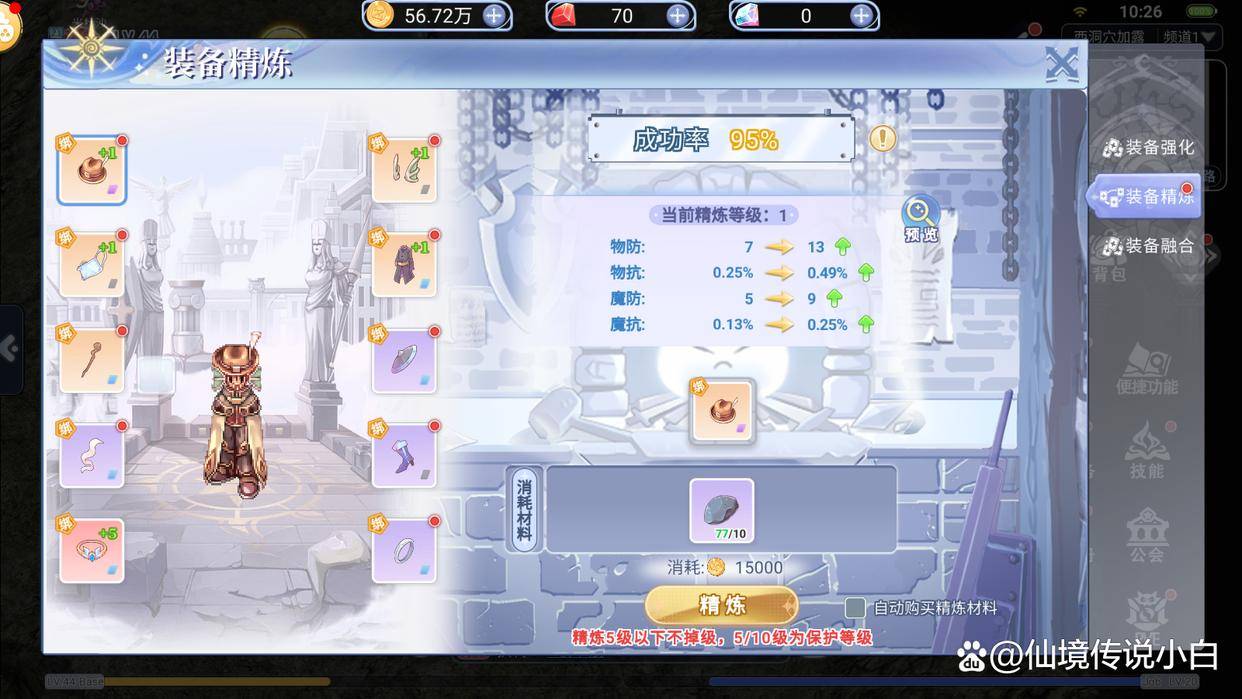Screen dimensions: 1242x699
Task: Select the brown hat equipment slot
Action: tap(91, 169)
